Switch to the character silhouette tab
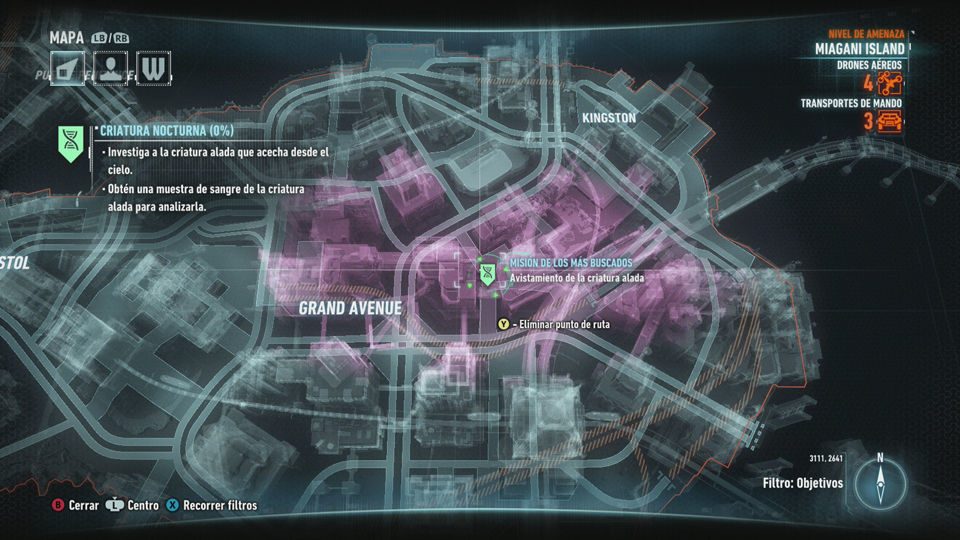Screen dimensions: 960x540 point(110,69)
